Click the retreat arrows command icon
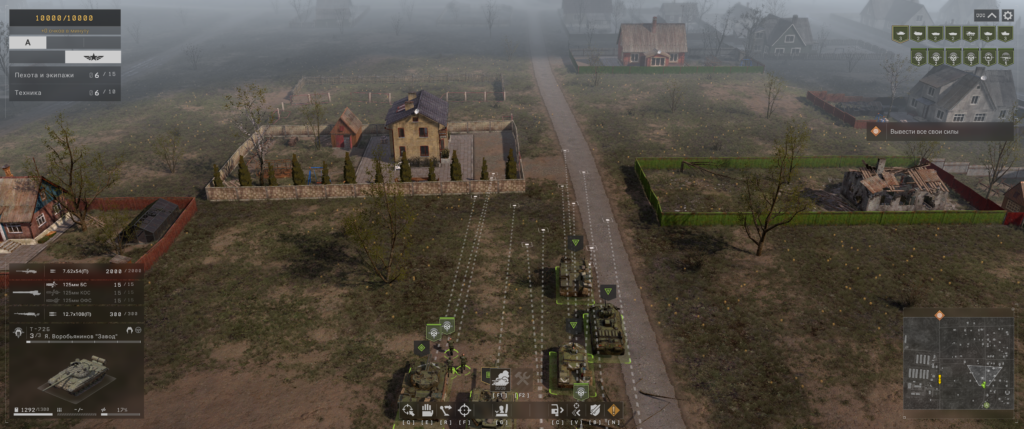Viewport: 1024px width, 429px height. pos(576,410)
